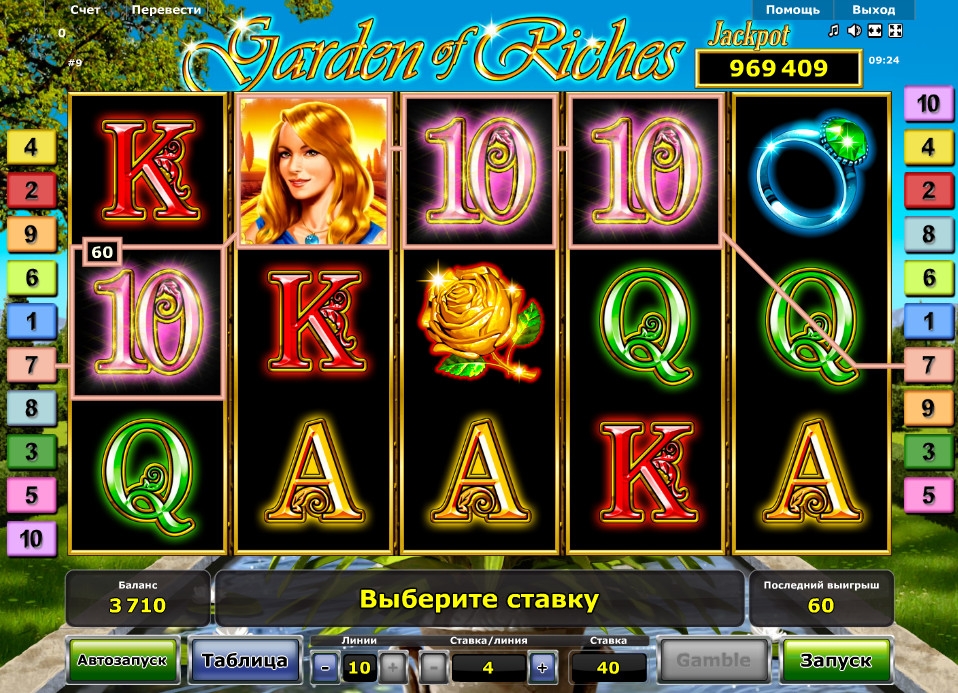Exit the game via Выход
Viewport: 958px width, 693px height.
click(x=873, y=10)
